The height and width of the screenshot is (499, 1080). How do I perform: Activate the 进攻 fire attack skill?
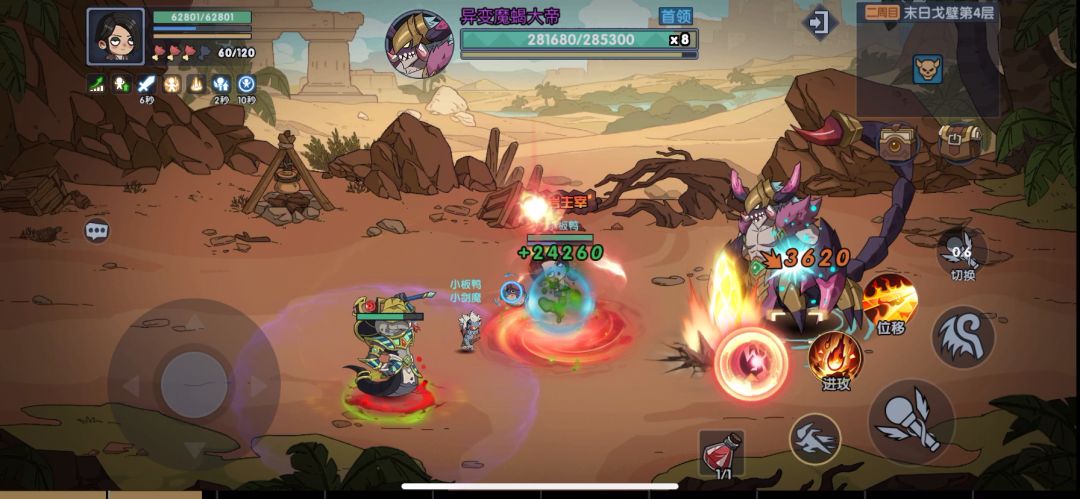click(835, 358)
